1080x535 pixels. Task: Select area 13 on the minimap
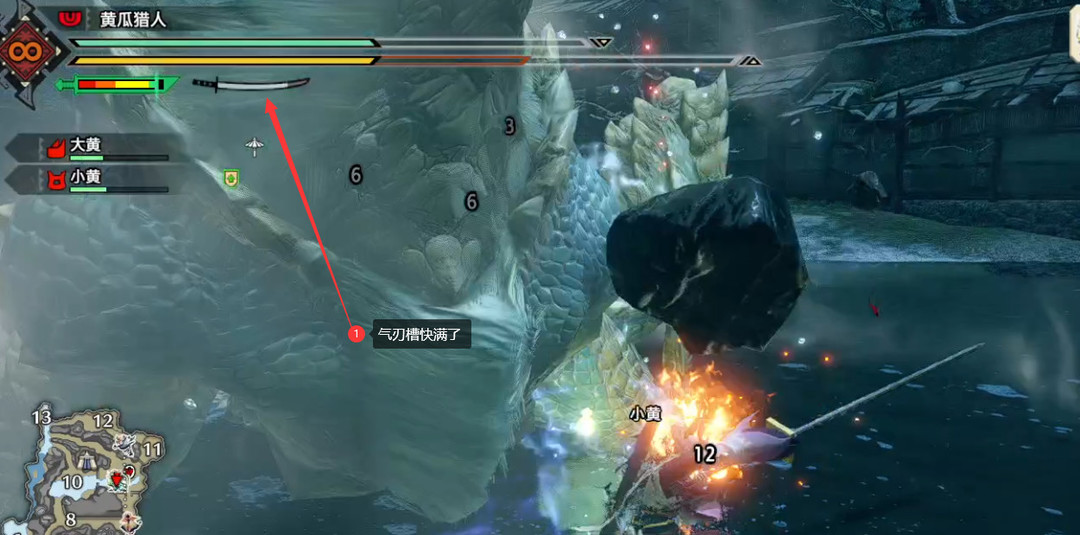(x=41, y=417)
